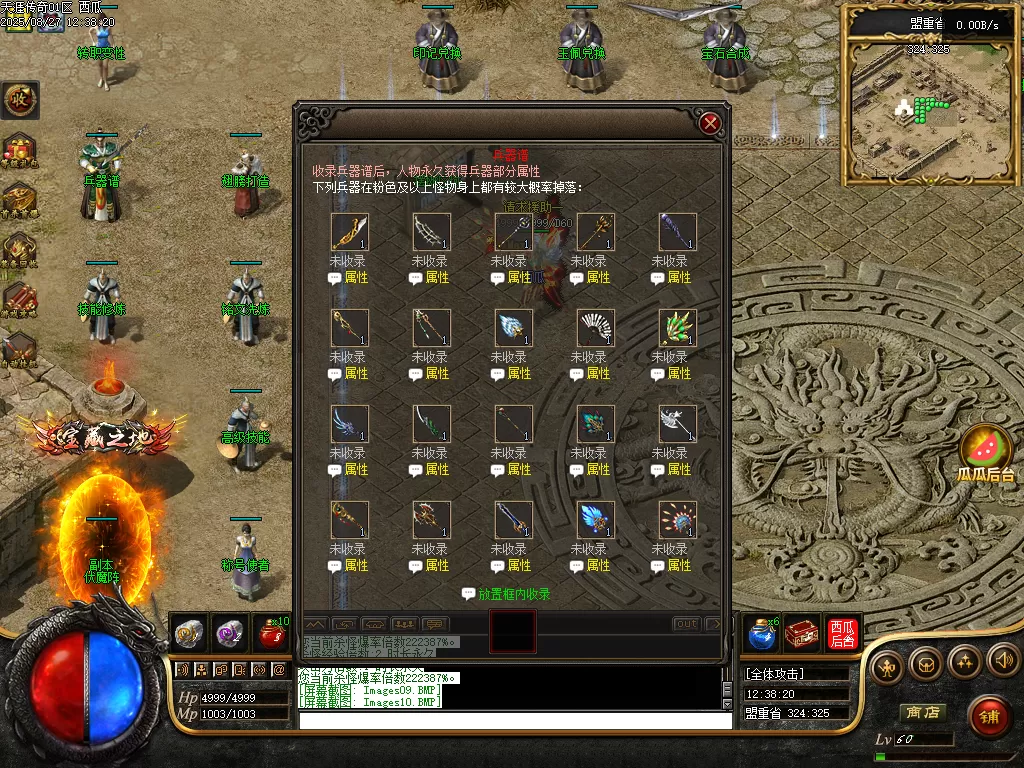Pick the white battle axe weapon slot

[x=677, y=424]
